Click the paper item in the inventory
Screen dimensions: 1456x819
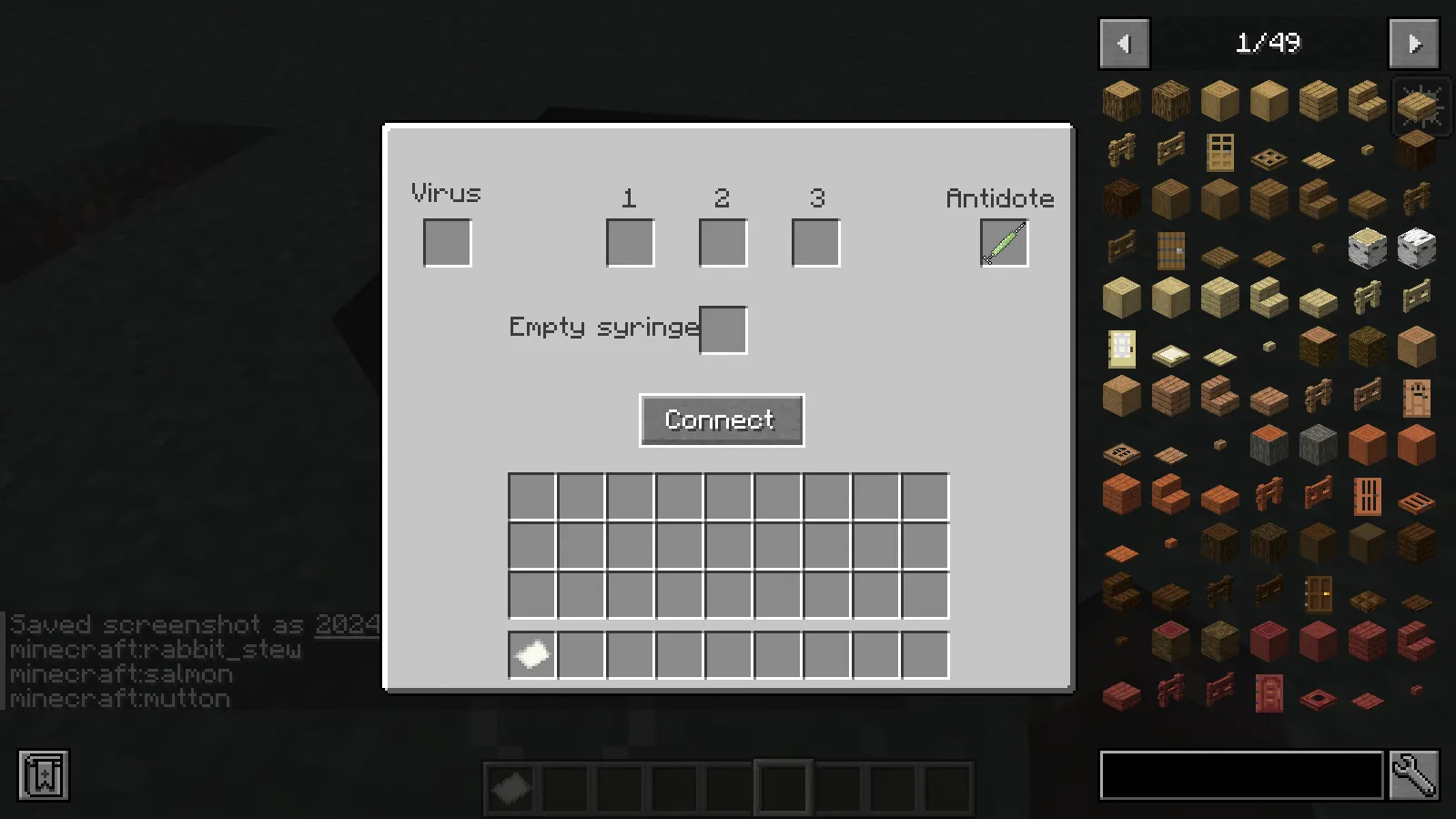[531, 654]
